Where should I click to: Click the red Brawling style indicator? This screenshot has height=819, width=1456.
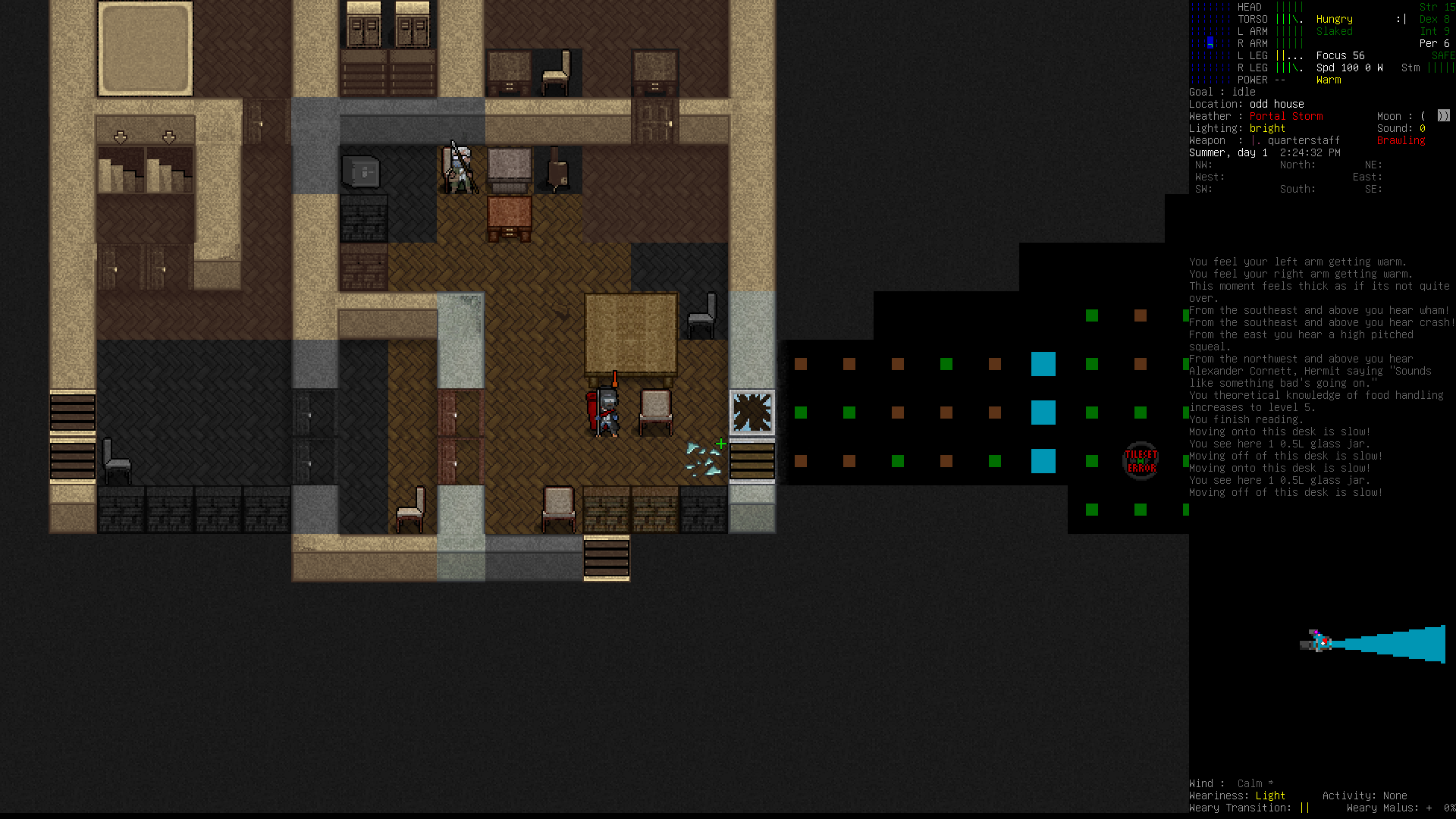[x=1400, y=140]
